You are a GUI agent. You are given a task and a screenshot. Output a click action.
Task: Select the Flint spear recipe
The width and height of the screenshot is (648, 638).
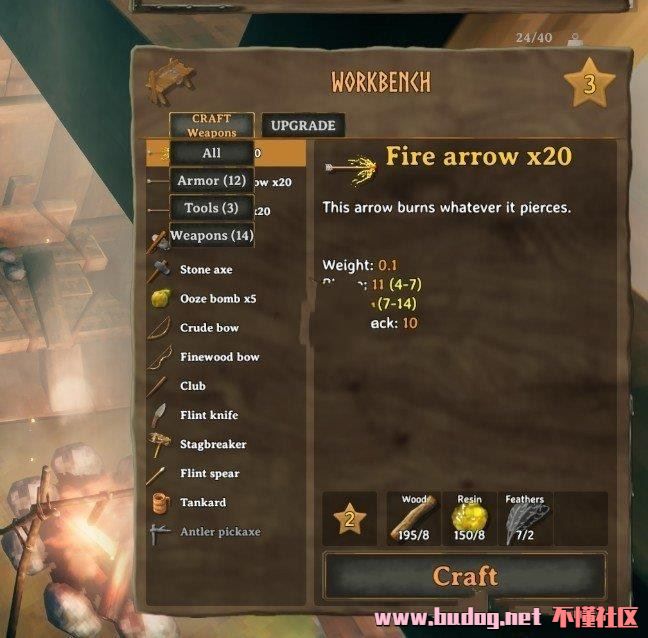[210, 473]
